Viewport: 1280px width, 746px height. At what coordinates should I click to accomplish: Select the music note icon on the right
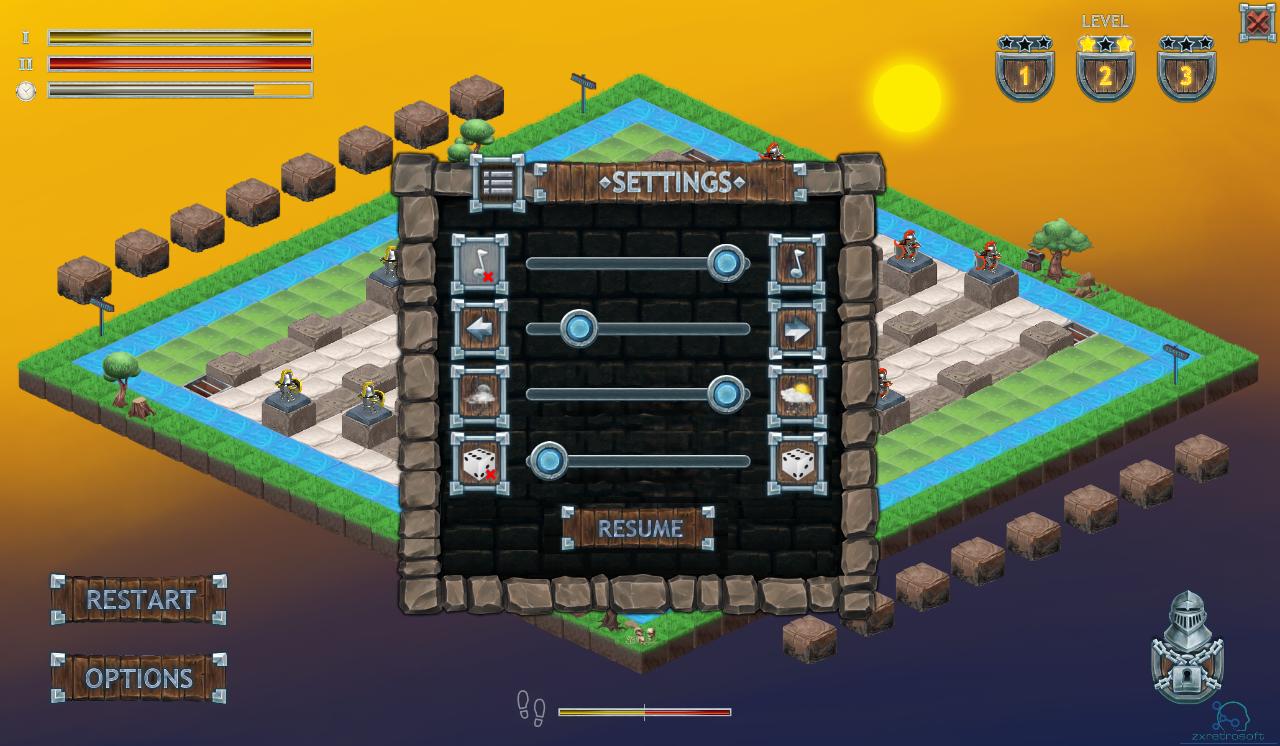[x=795, y=263]
